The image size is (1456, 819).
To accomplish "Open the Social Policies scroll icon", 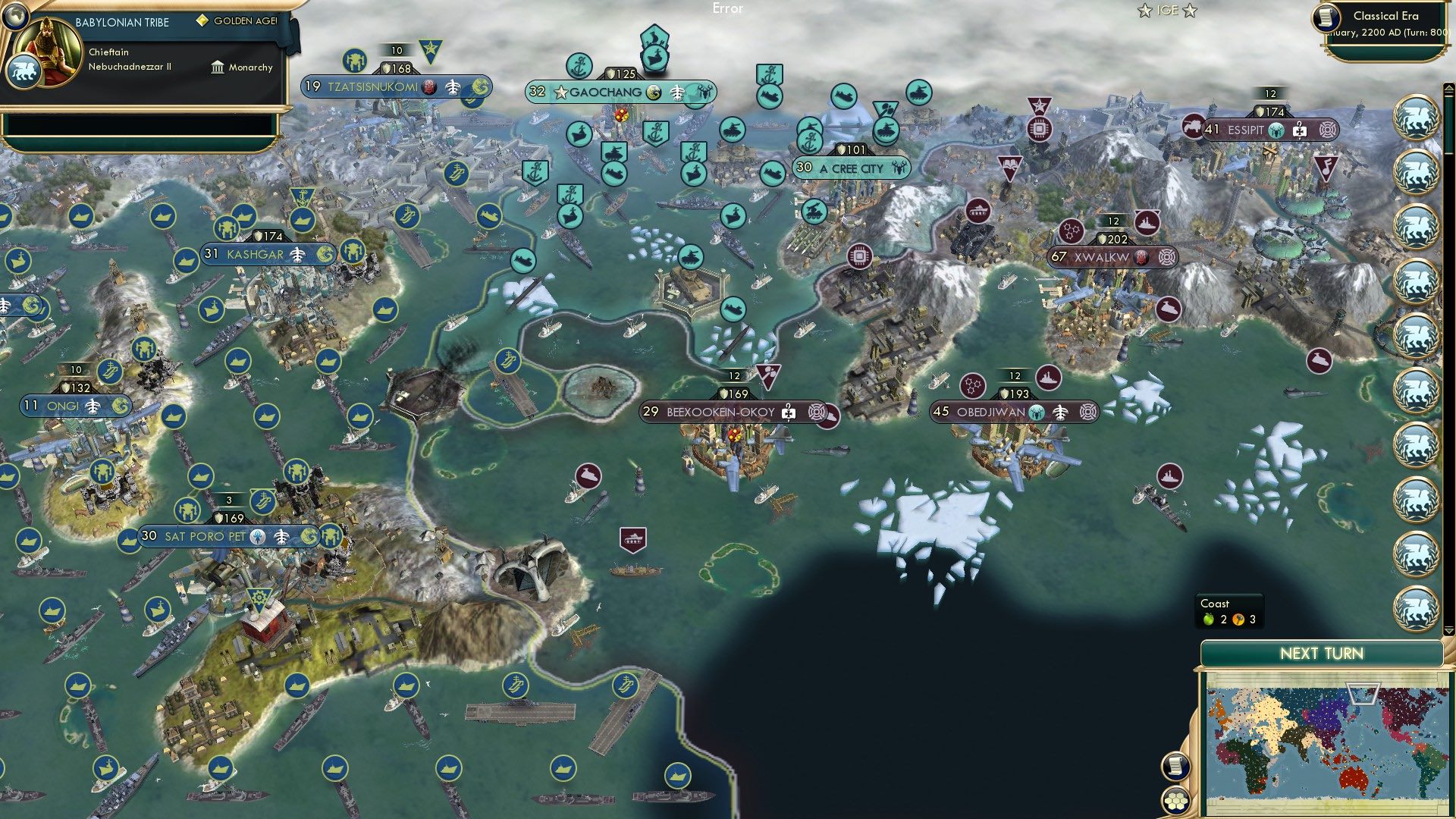I will [x=1176, y=766].
